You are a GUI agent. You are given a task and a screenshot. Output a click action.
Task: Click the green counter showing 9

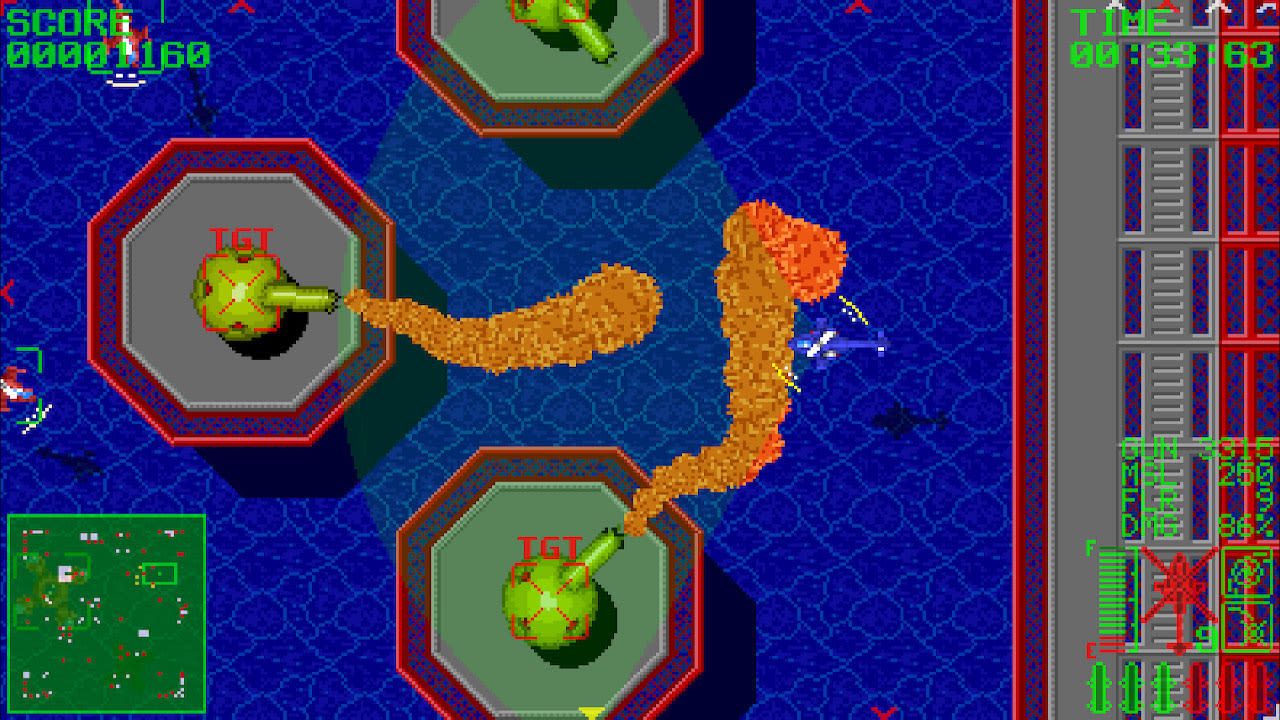(1207, 637)
